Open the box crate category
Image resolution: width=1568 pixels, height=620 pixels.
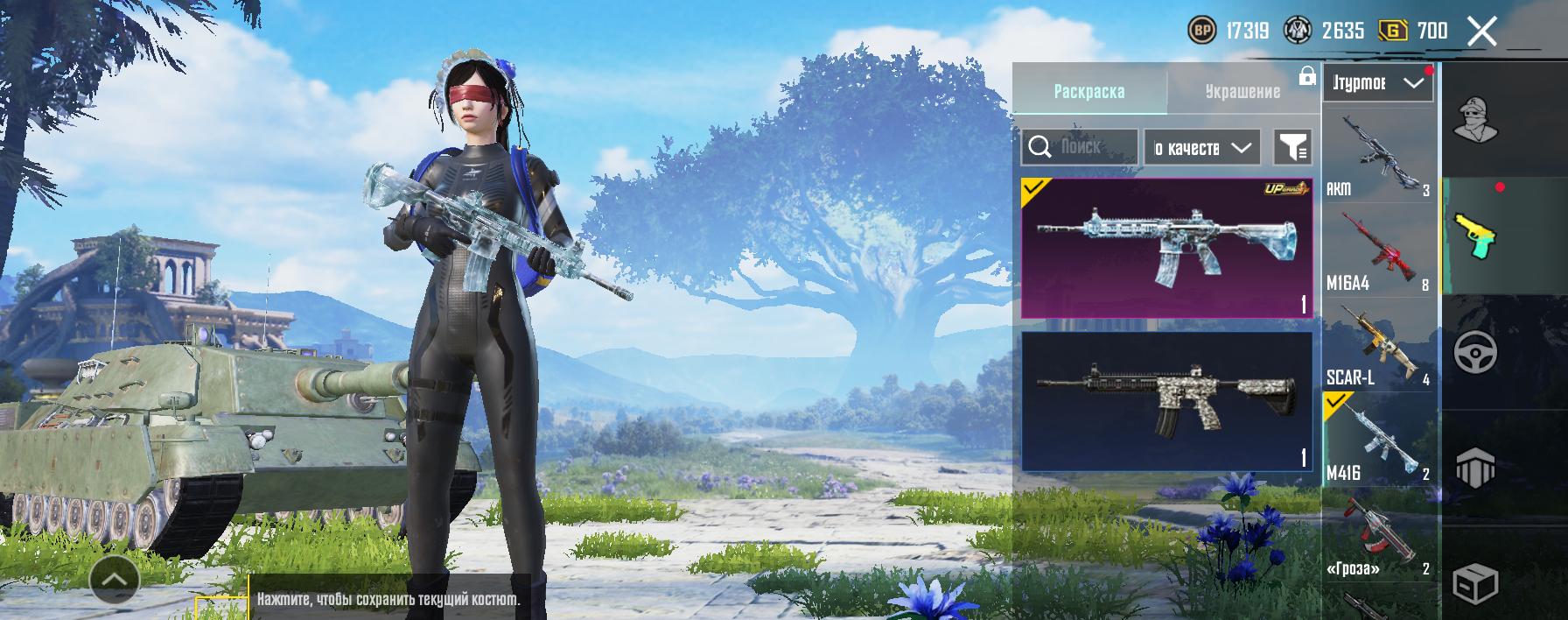click(x=1475, y=581)
